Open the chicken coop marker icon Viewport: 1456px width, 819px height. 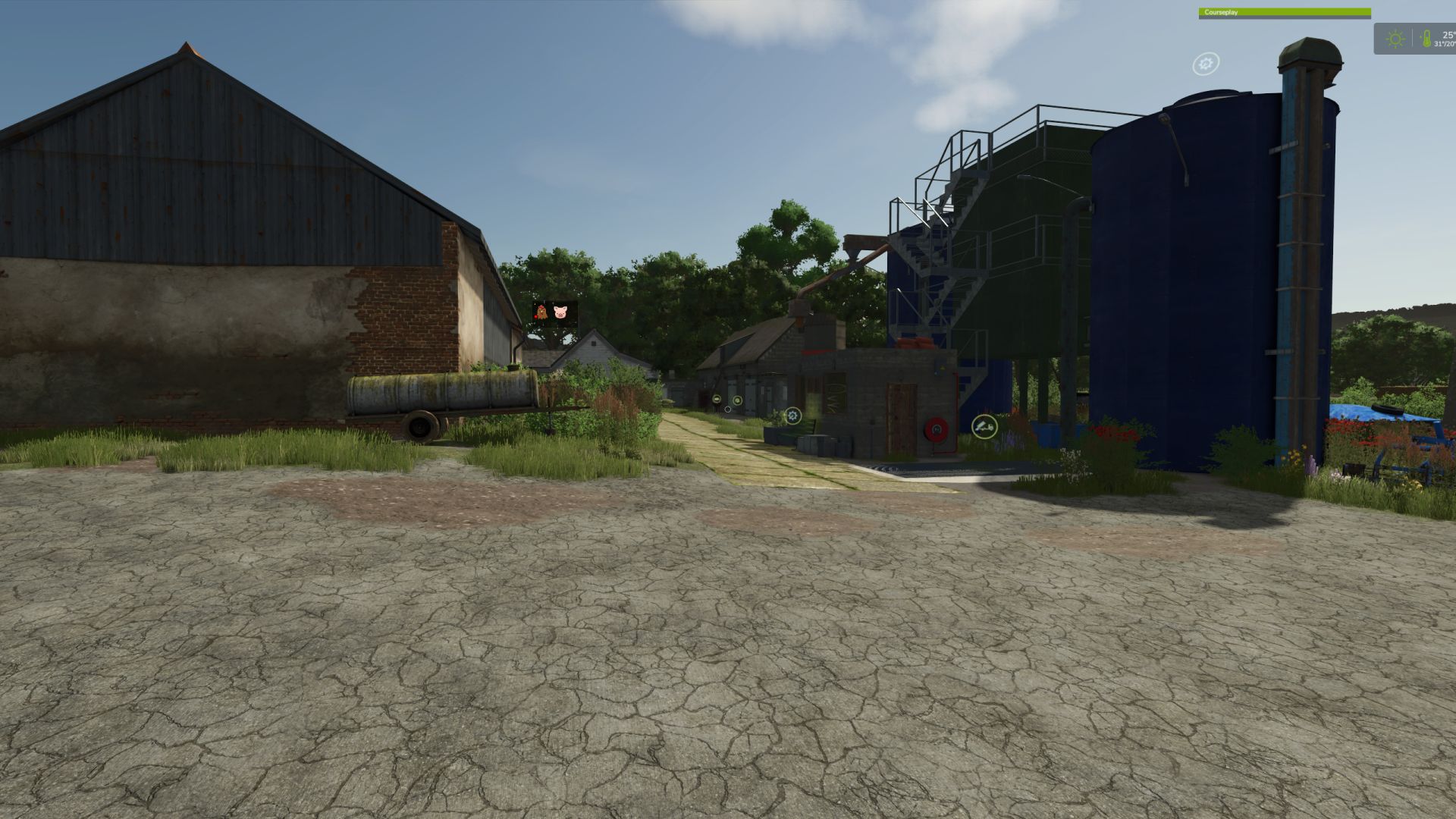[541, 312]
